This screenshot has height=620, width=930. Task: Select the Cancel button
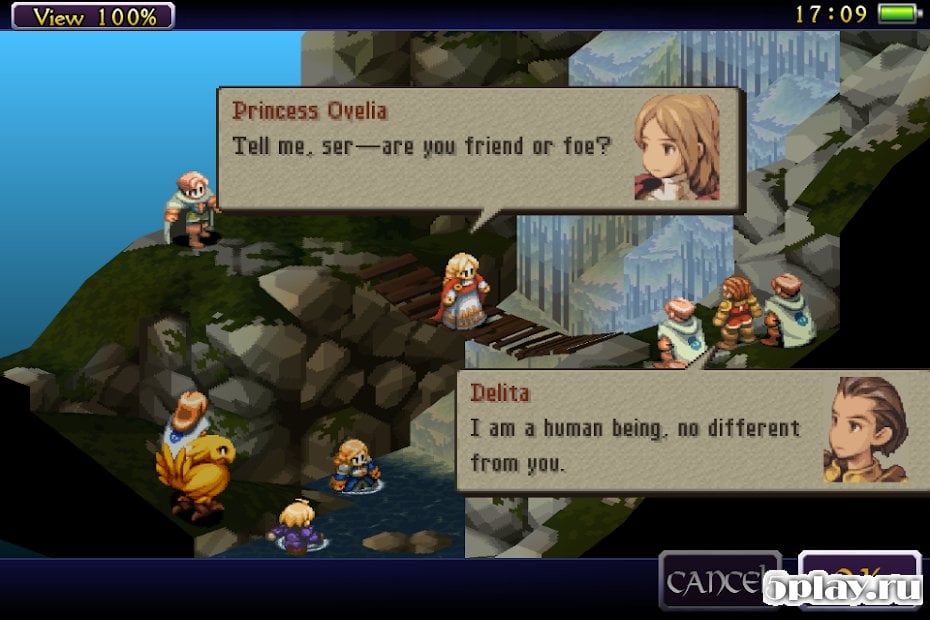tap(718, 581)
